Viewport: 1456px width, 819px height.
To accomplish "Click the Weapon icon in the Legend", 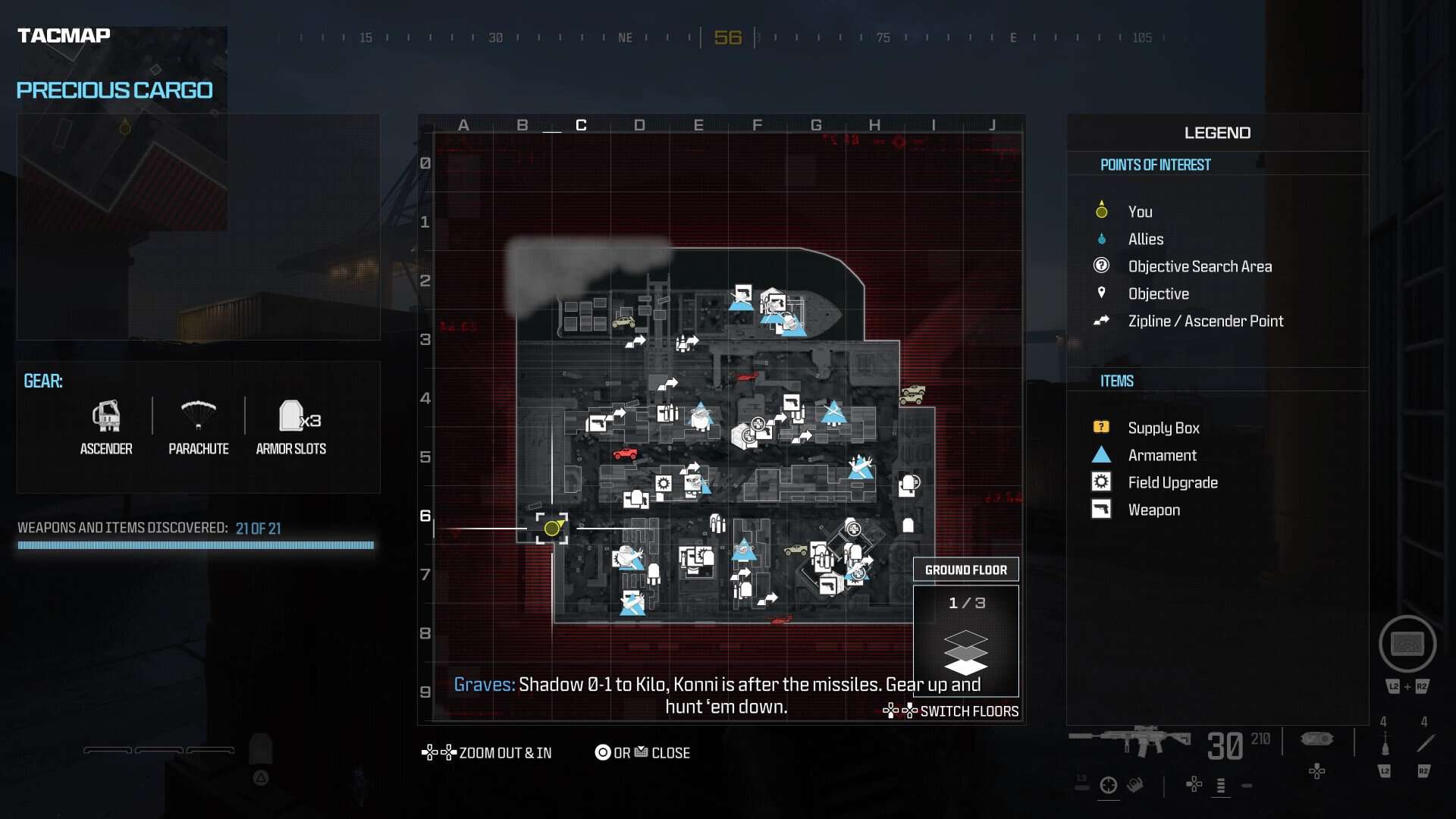I will coord(1101,509).
